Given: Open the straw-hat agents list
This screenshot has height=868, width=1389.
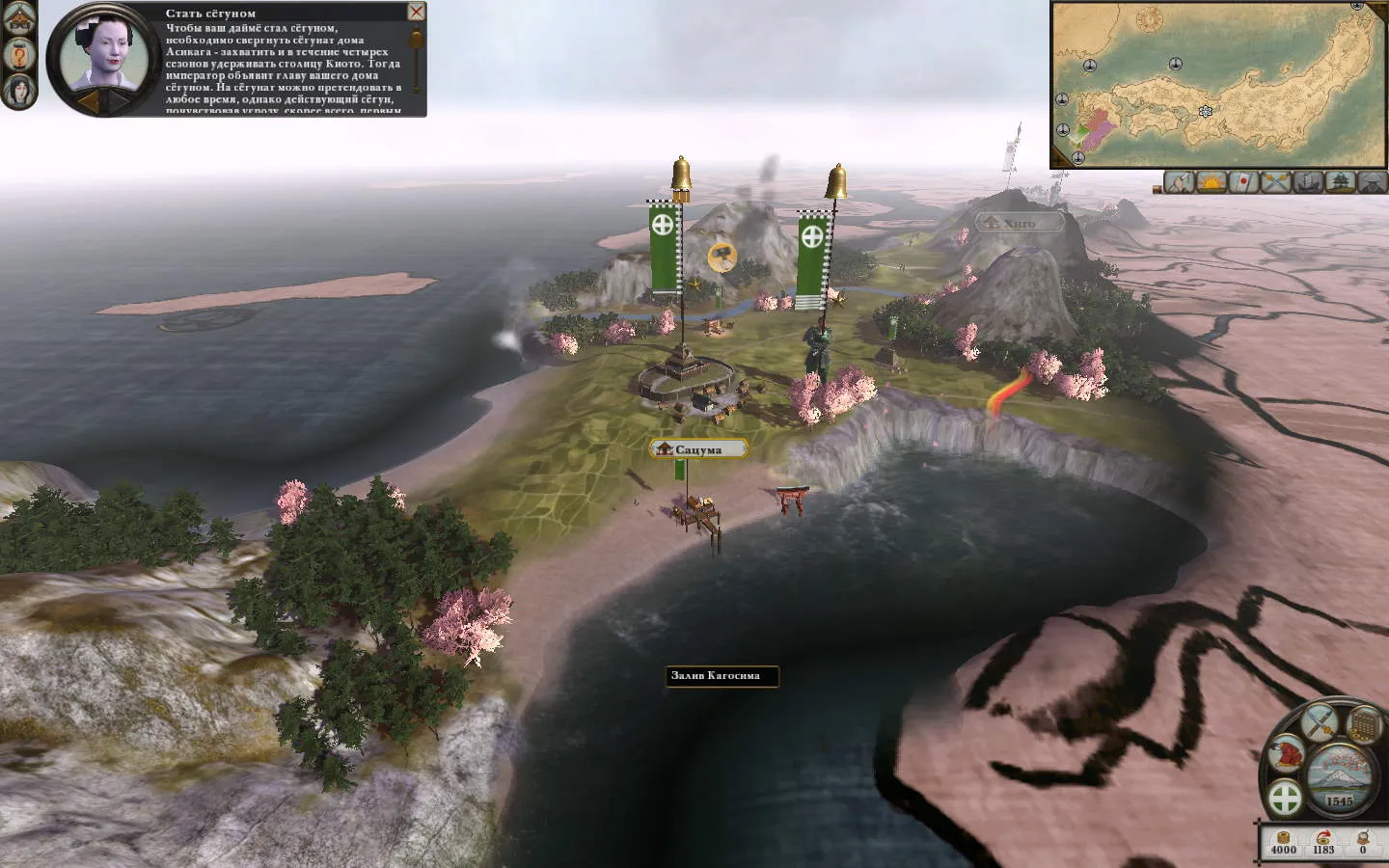Looking at the screenshot, I should point(1372,181).
